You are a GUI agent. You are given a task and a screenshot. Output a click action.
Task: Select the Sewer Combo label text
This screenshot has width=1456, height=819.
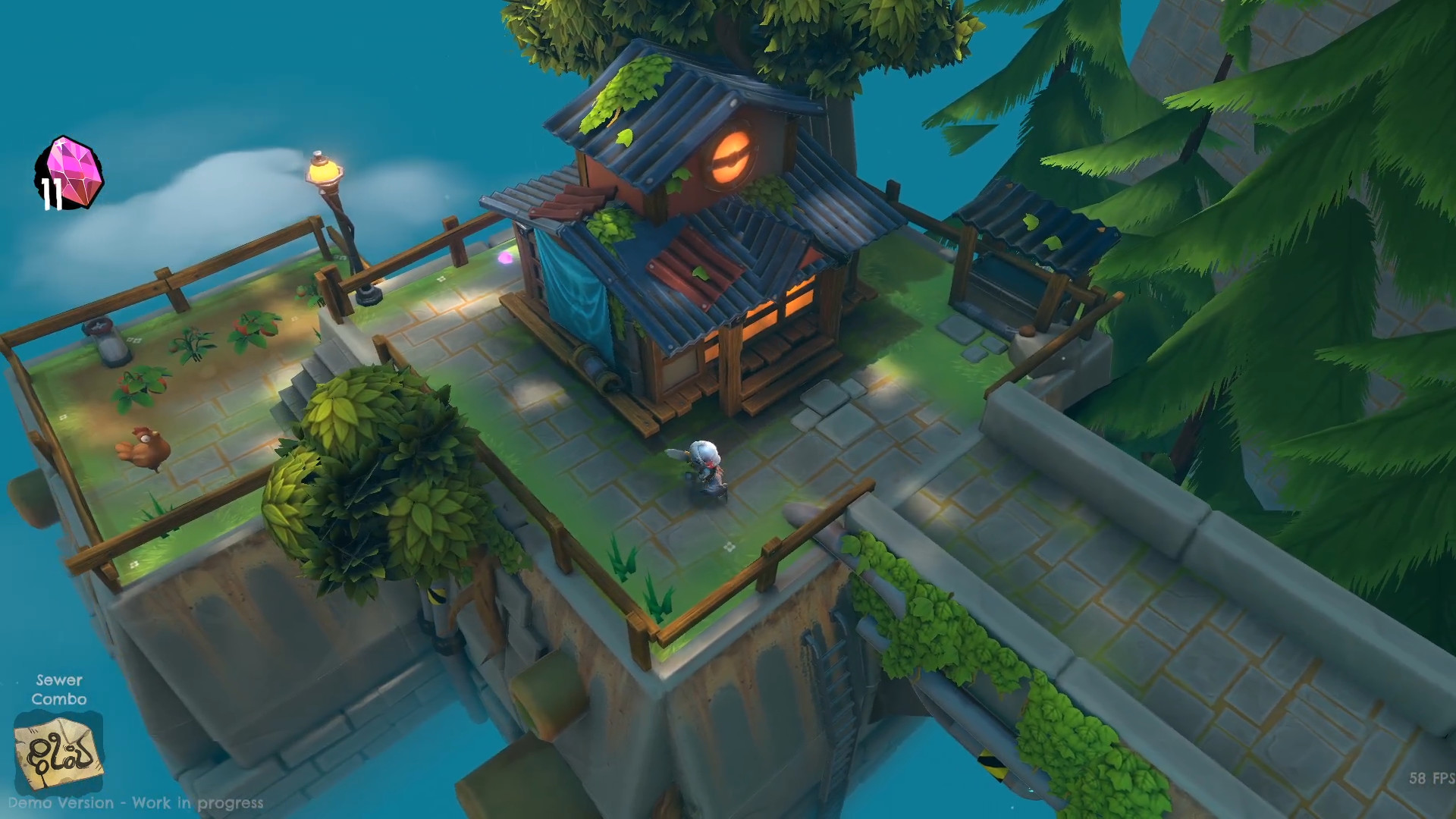point(61,690)
